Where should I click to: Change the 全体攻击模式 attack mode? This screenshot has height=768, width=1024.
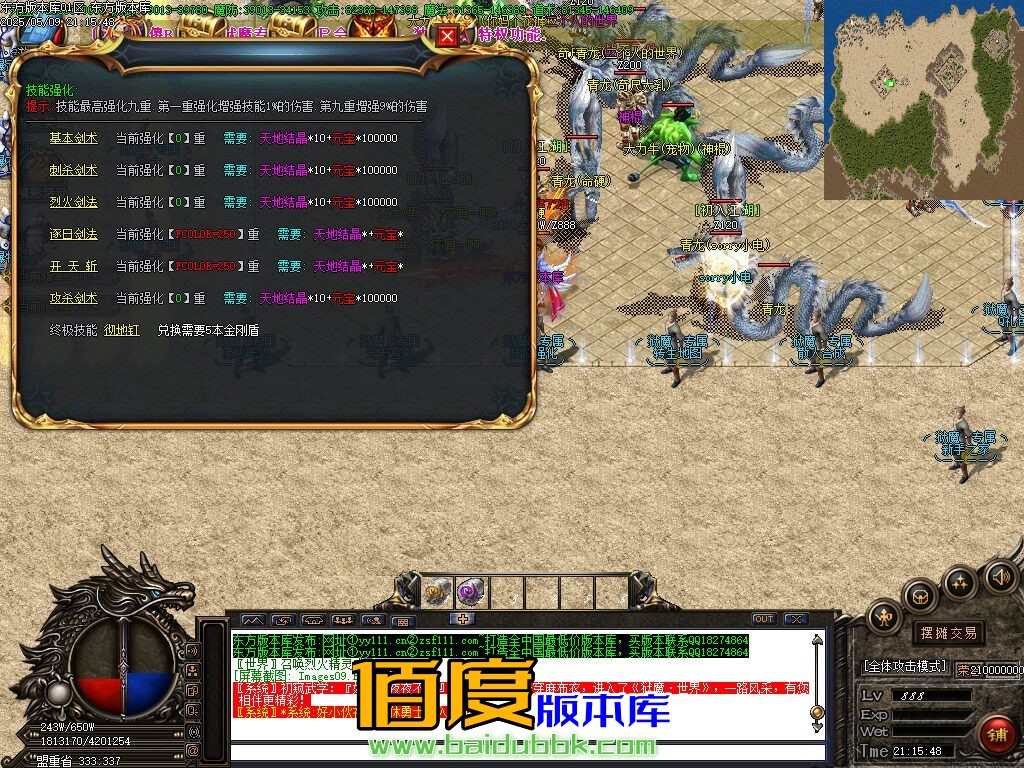[904, 665]
